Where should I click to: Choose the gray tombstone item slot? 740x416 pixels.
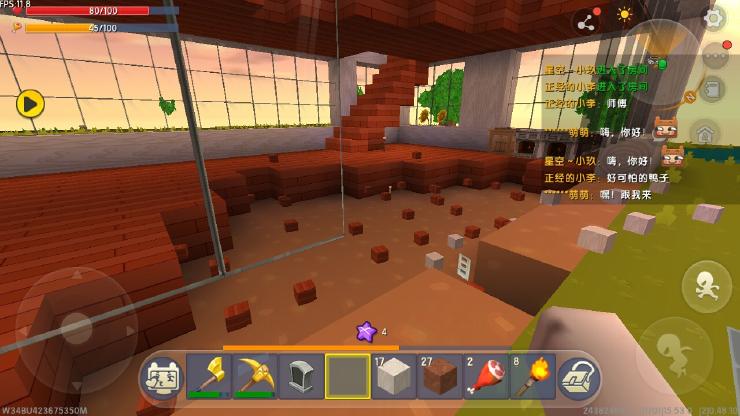coord(301,376)
